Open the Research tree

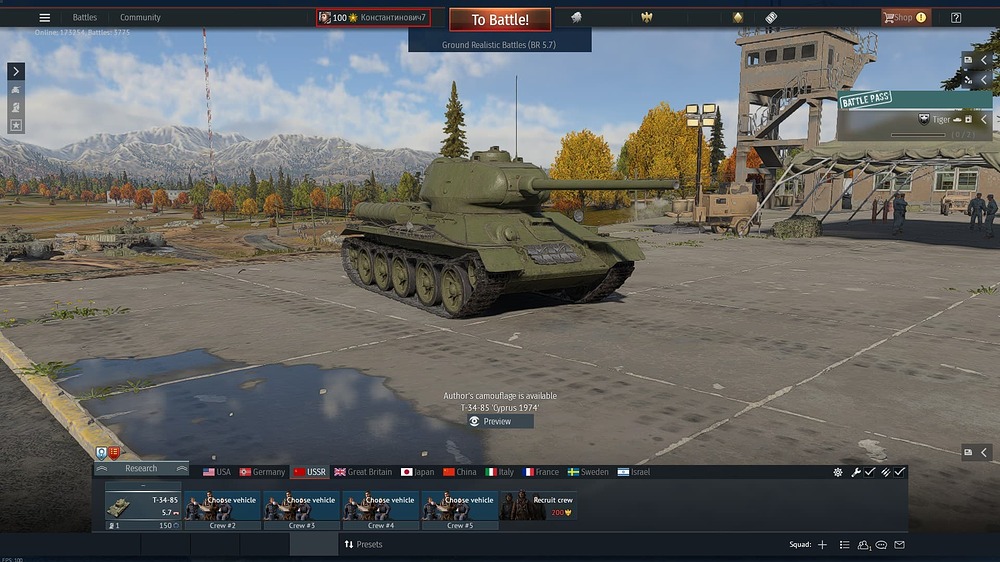(141, 468)
